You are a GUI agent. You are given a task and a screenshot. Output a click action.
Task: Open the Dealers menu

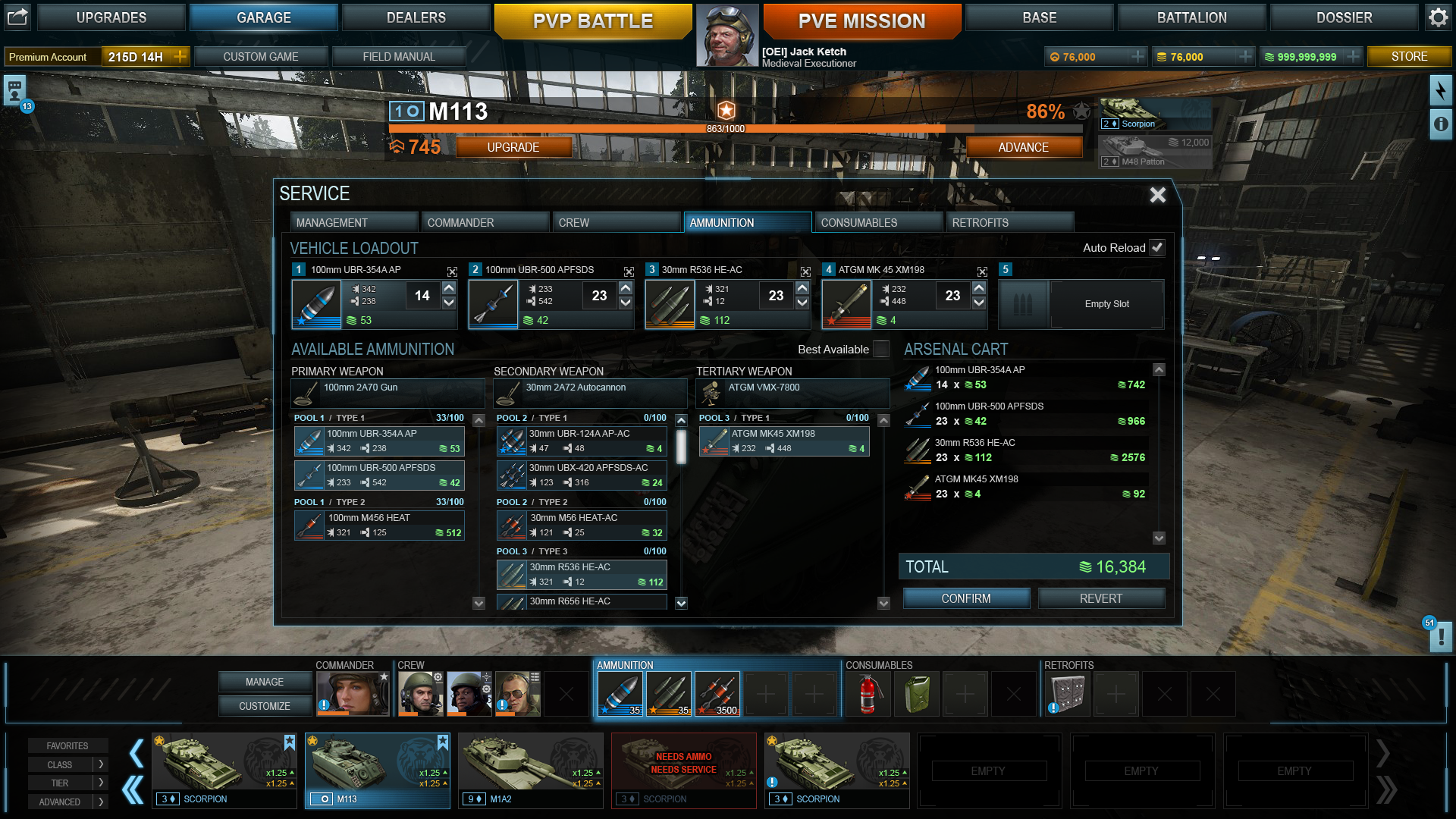pyautogui.click(x=416, y=17)
